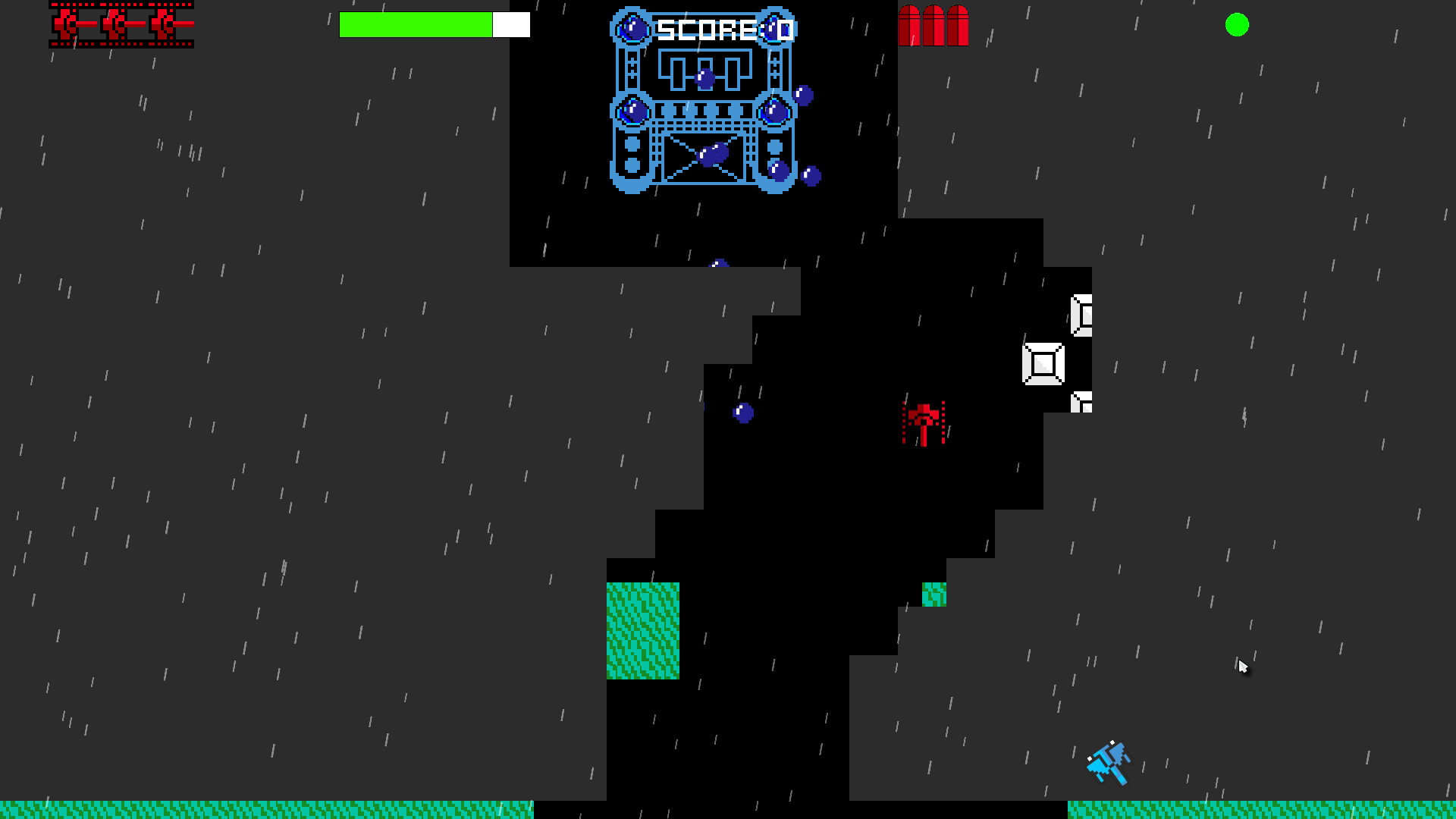Select the small white crate near map edge
Image resolution: width=1456 pixels, height=819 pixels.
[x=1081, y=403]
